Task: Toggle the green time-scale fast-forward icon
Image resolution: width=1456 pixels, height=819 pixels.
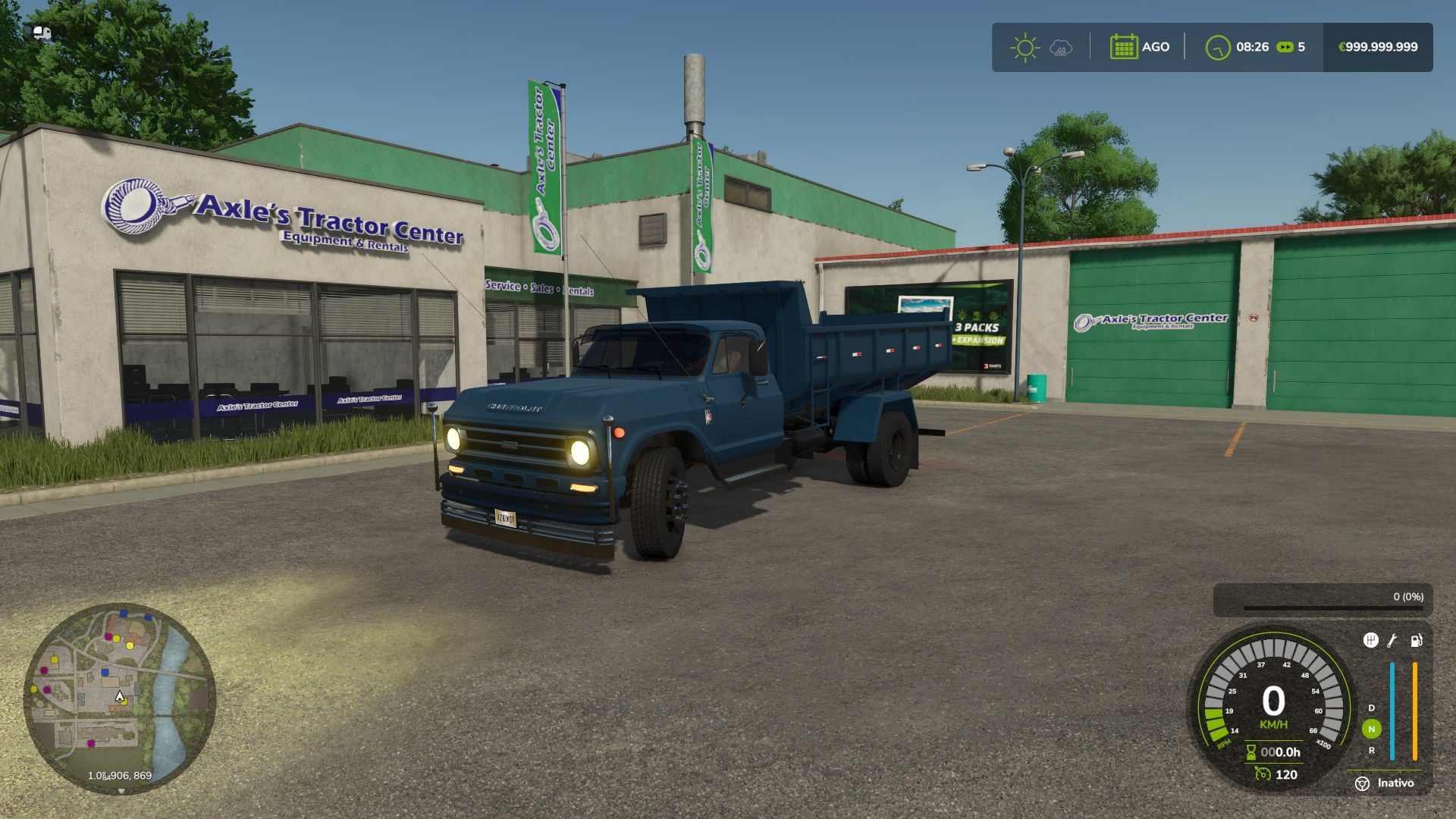Action: 1285,47
